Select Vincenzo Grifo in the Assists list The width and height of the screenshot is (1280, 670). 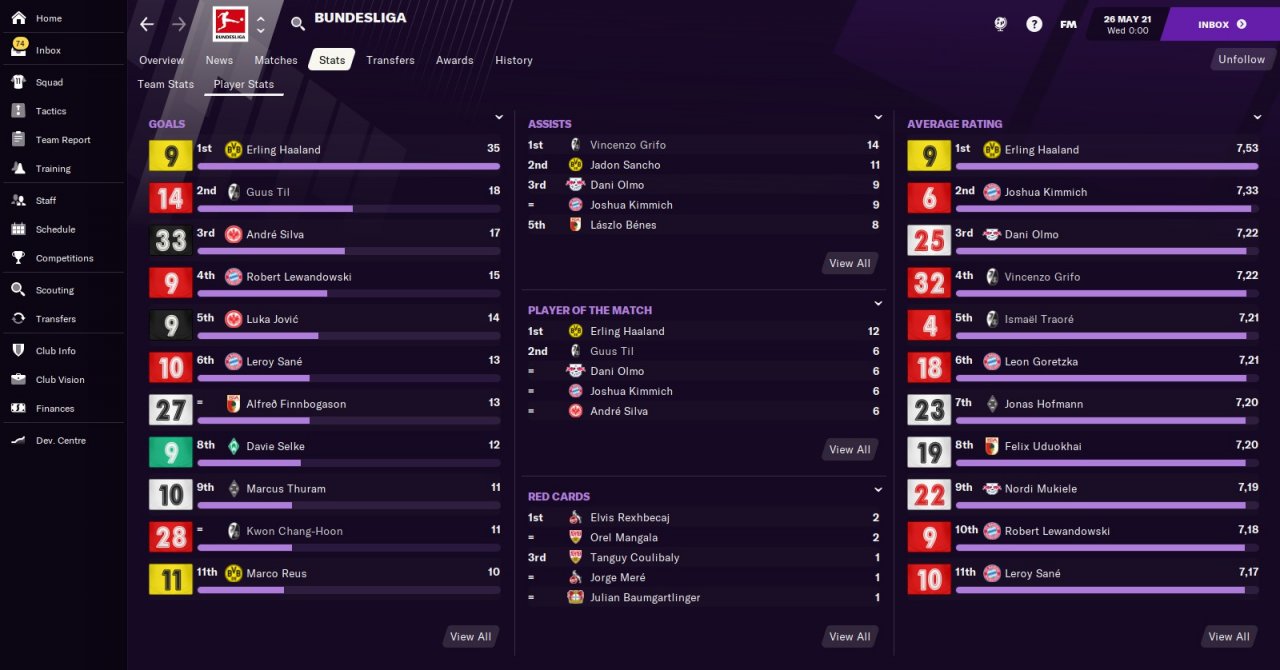click(x=627, y=145)
